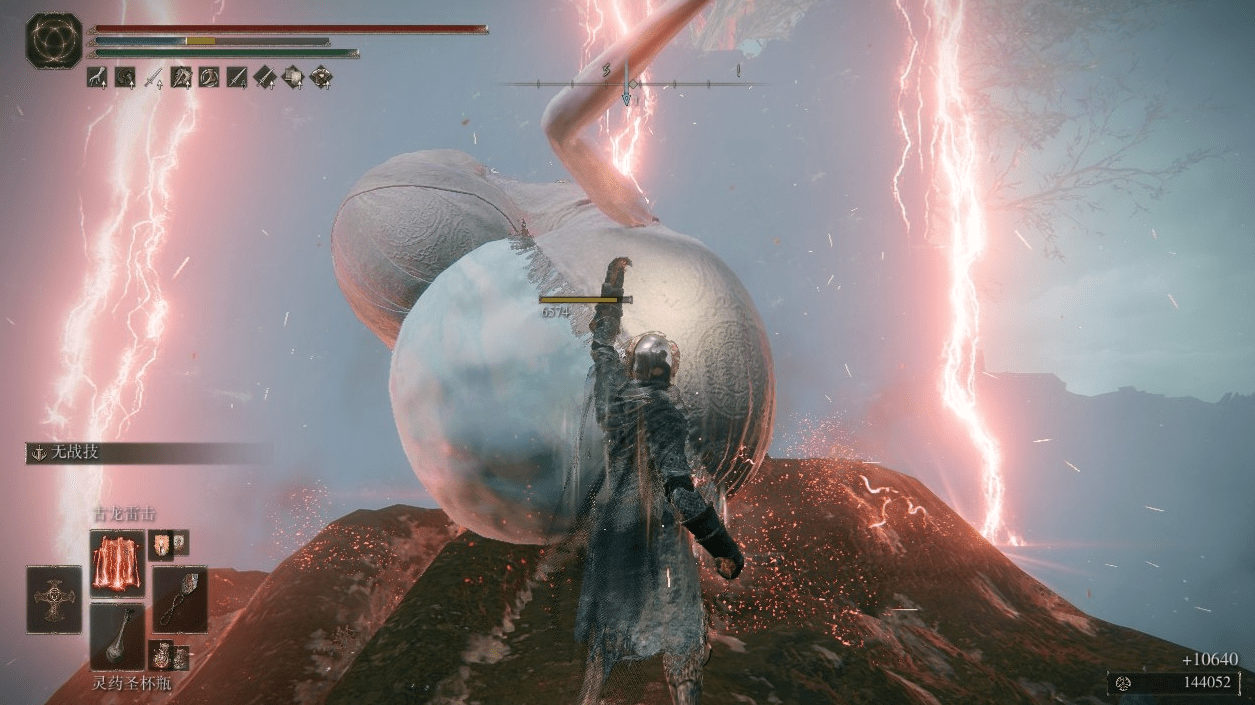Click the diamond-framed sword buff icon
This screenshot has height=705, width=1255.
pos(265,76)
